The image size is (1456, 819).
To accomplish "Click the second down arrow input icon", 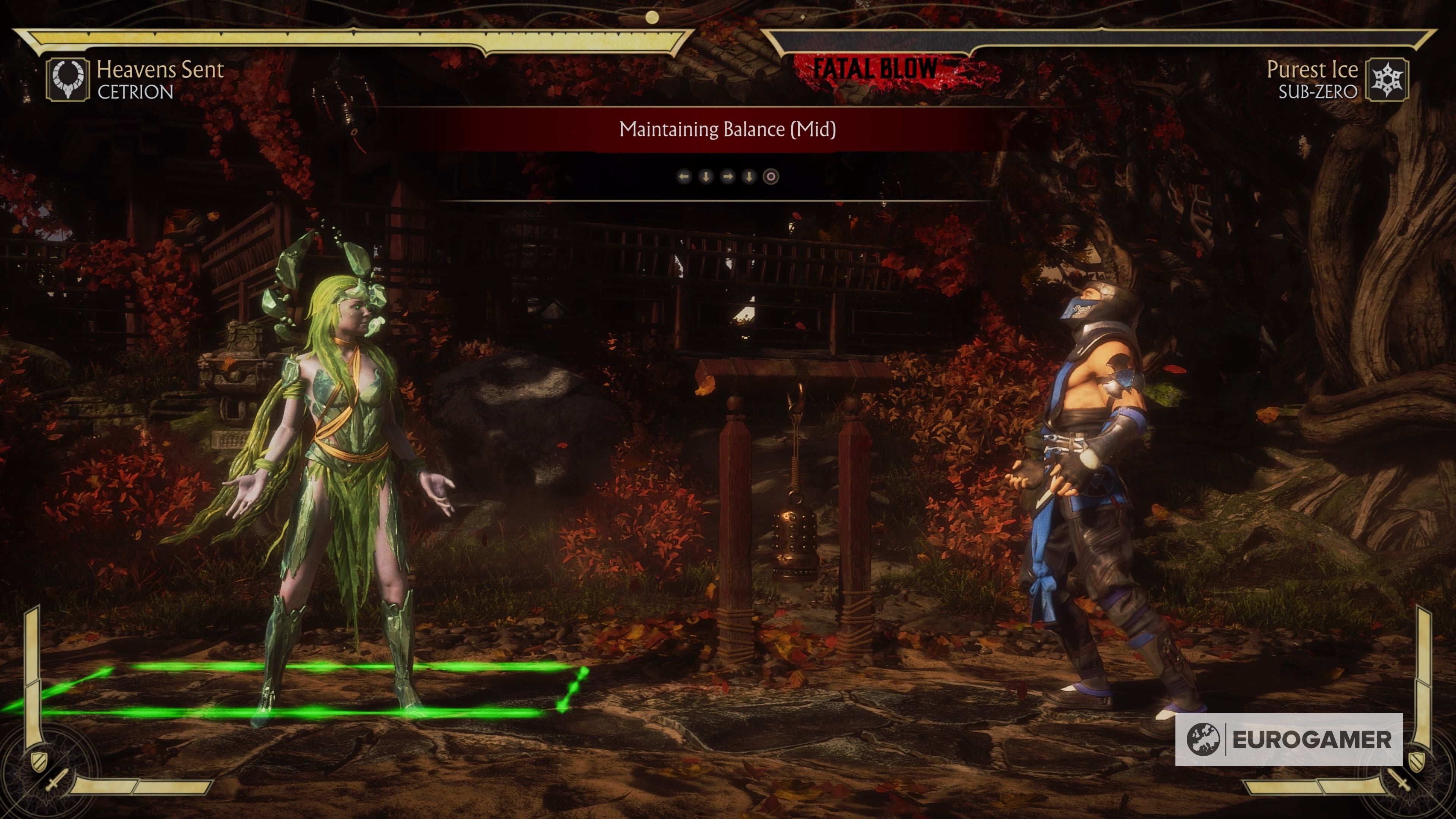I will click(750, 177).
